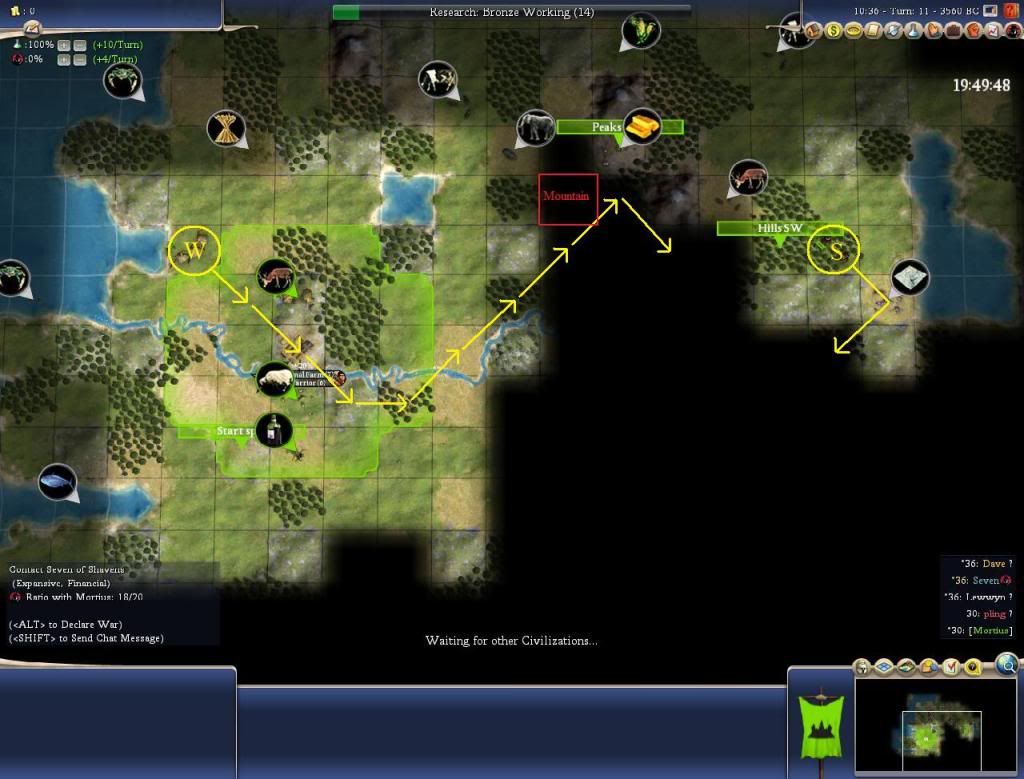Viewport: 1024px width, 779px height.
Task: Open the globe view magnifier button
Action: 1007,664
